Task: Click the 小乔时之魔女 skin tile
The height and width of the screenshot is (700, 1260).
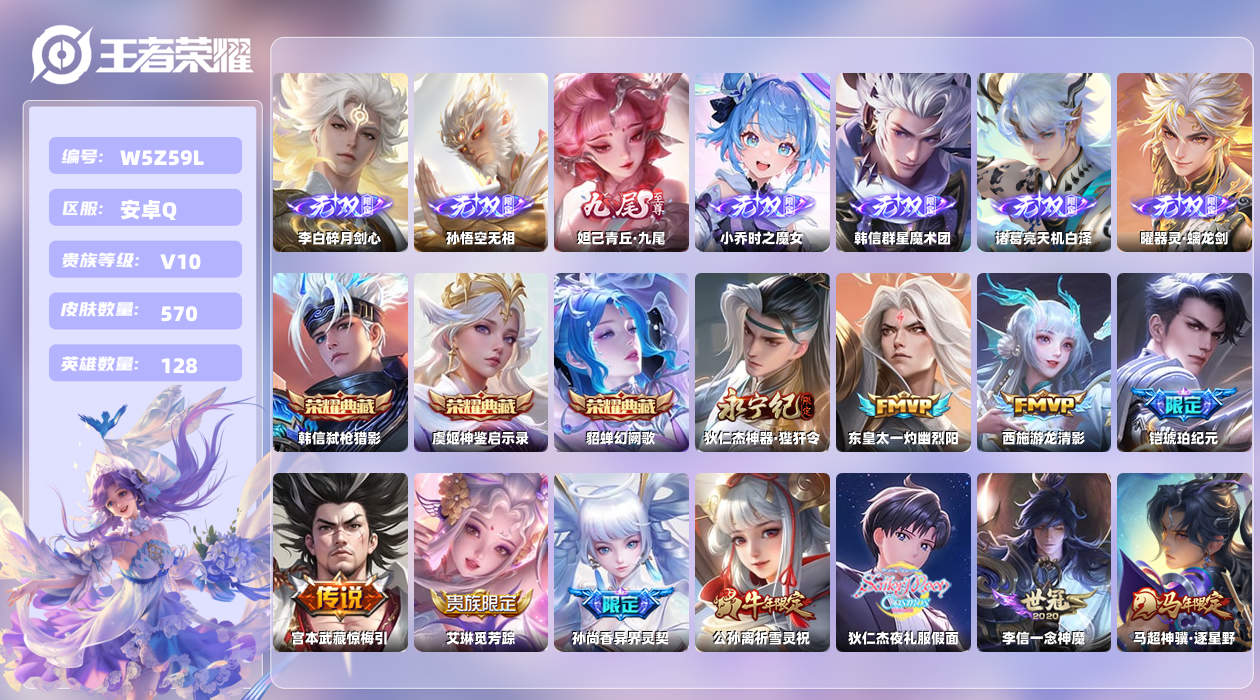Action: pyautogui.click(x=762, y=162)
